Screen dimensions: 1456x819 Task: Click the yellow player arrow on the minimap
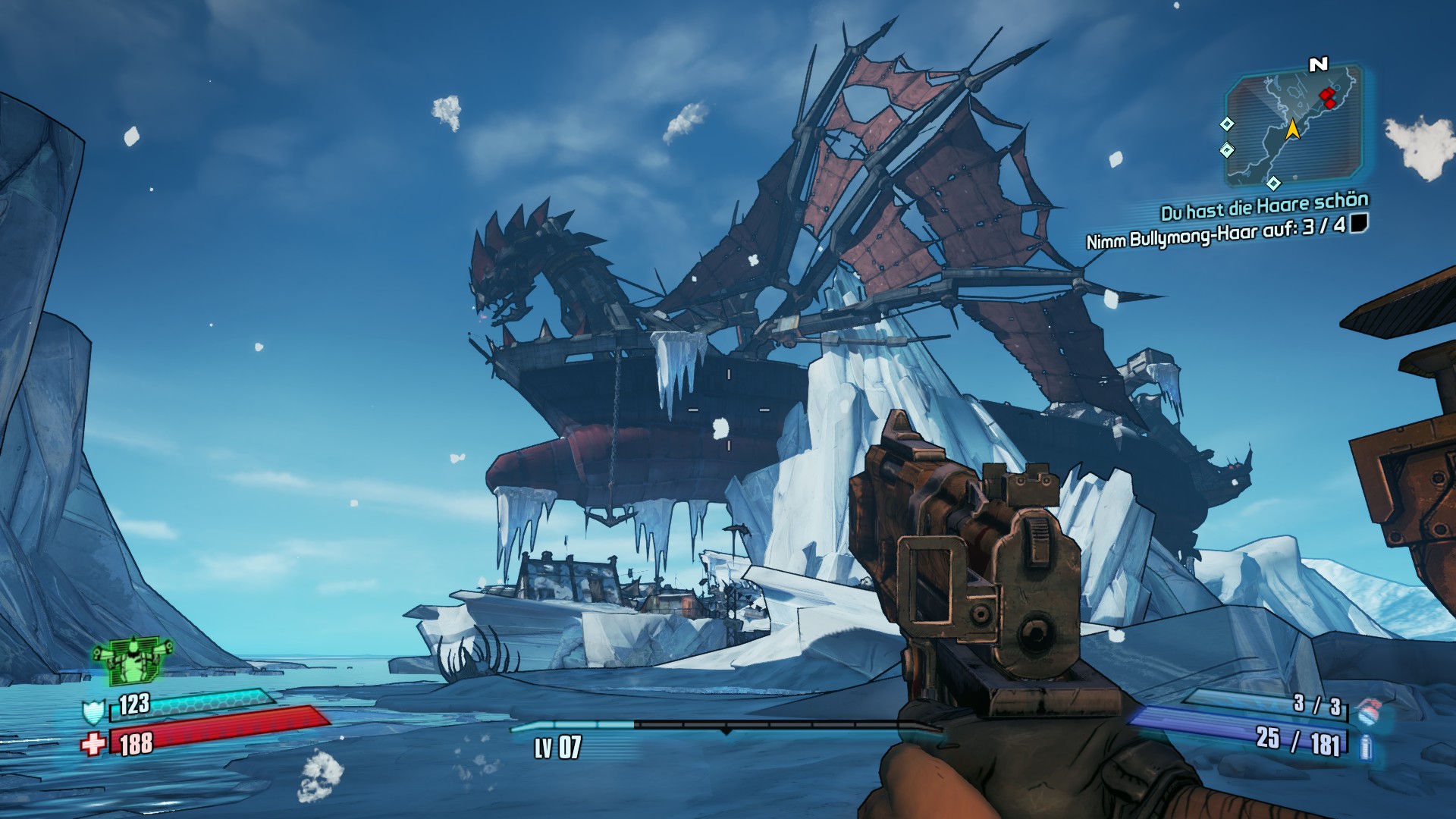[x=1293, y=129]
